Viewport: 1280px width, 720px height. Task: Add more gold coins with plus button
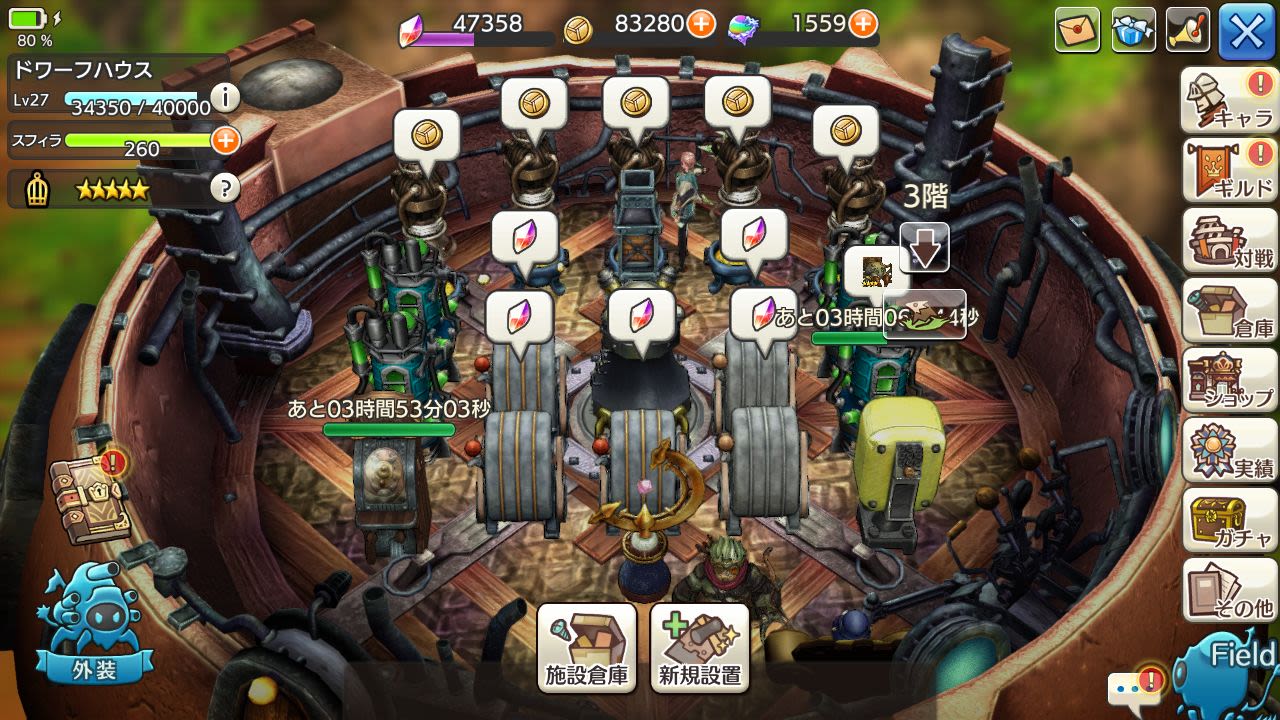click(x=702, y=24)
